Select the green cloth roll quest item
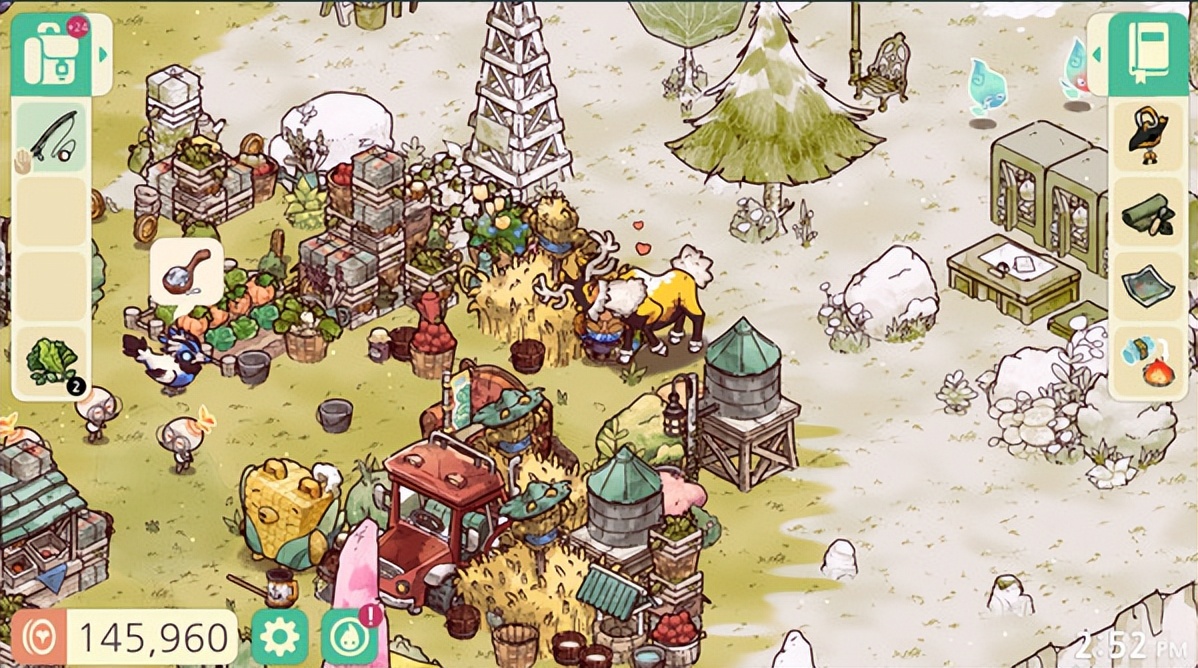The height and width of the screenshot is (668, 1198). tap(1146, 212)
